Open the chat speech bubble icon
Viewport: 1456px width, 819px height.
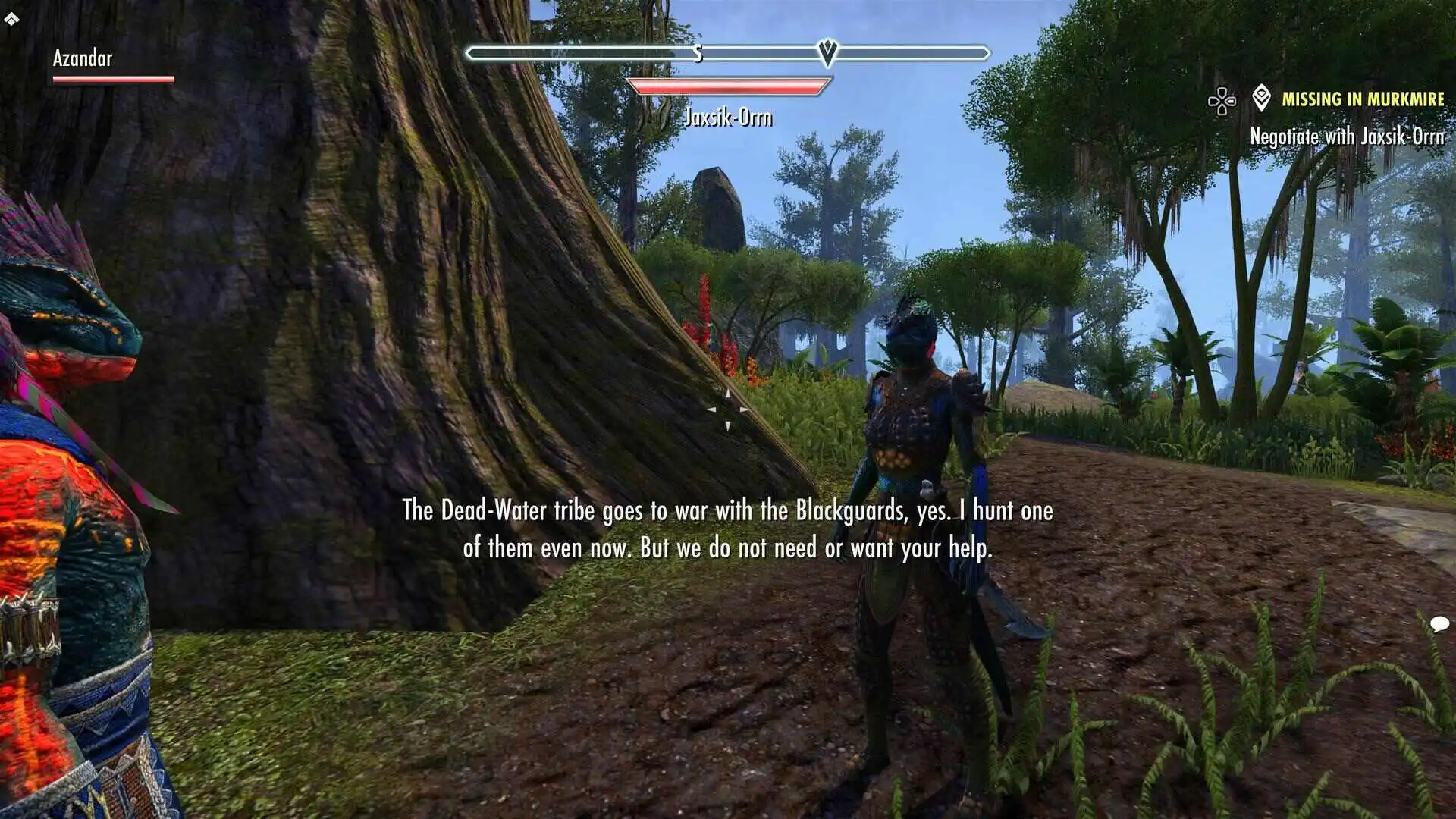tap(1439, 624)
